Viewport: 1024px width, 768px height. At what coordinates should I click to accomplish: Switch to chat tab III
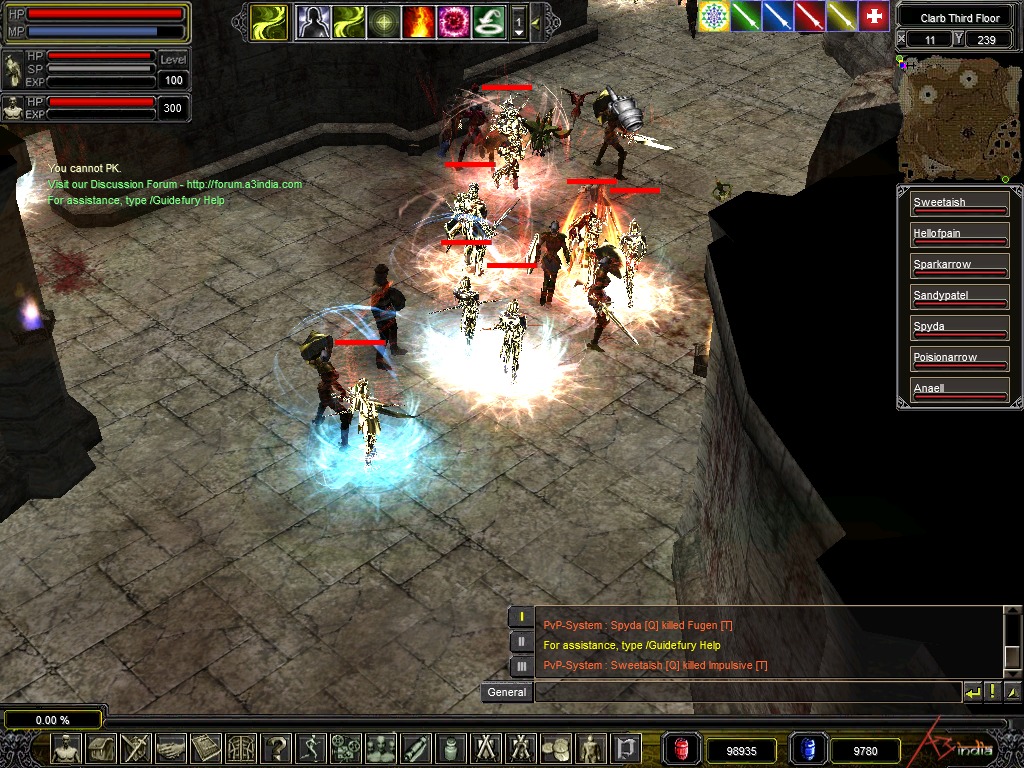[x=522, y=665]
